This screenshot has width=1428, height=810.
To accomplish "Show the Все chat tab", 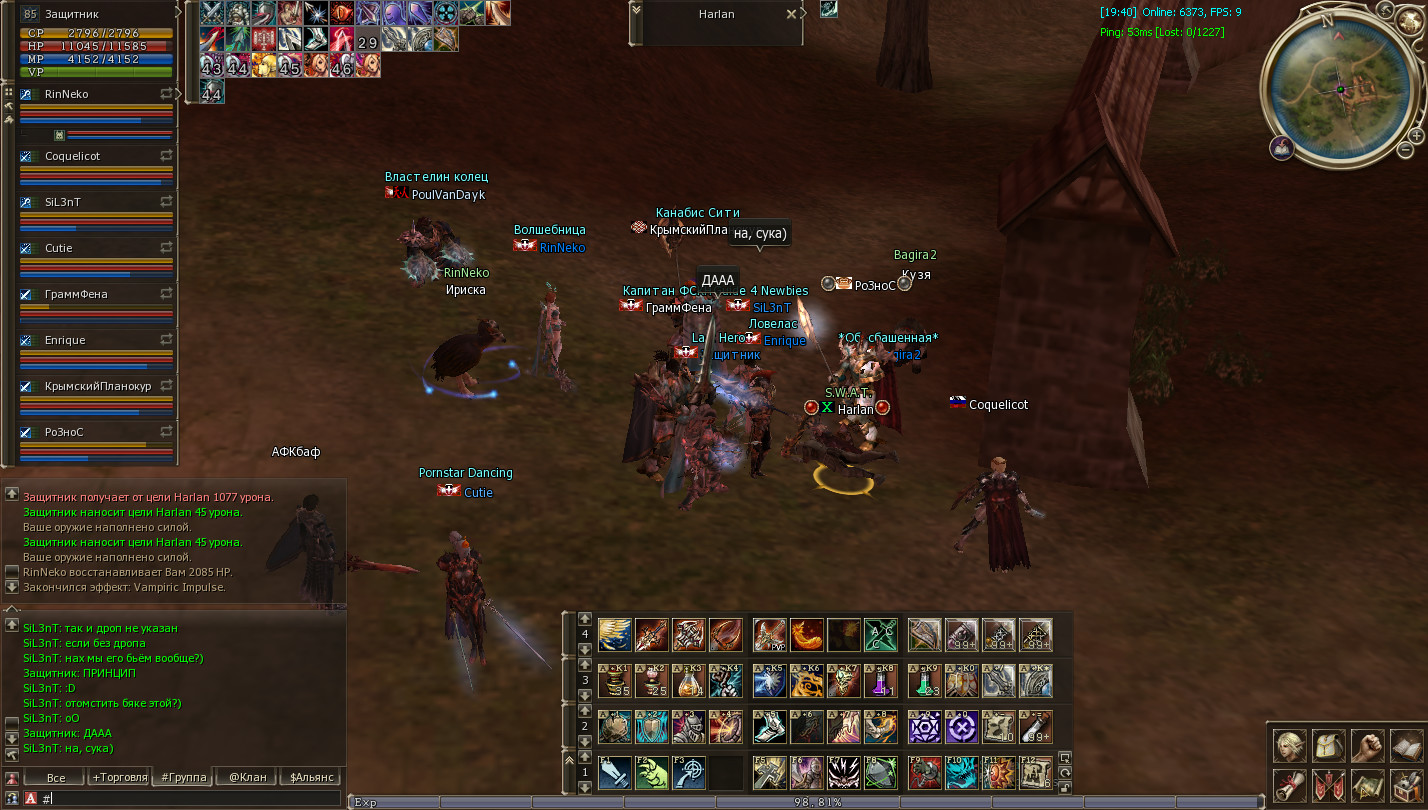I will pos(56,777).
